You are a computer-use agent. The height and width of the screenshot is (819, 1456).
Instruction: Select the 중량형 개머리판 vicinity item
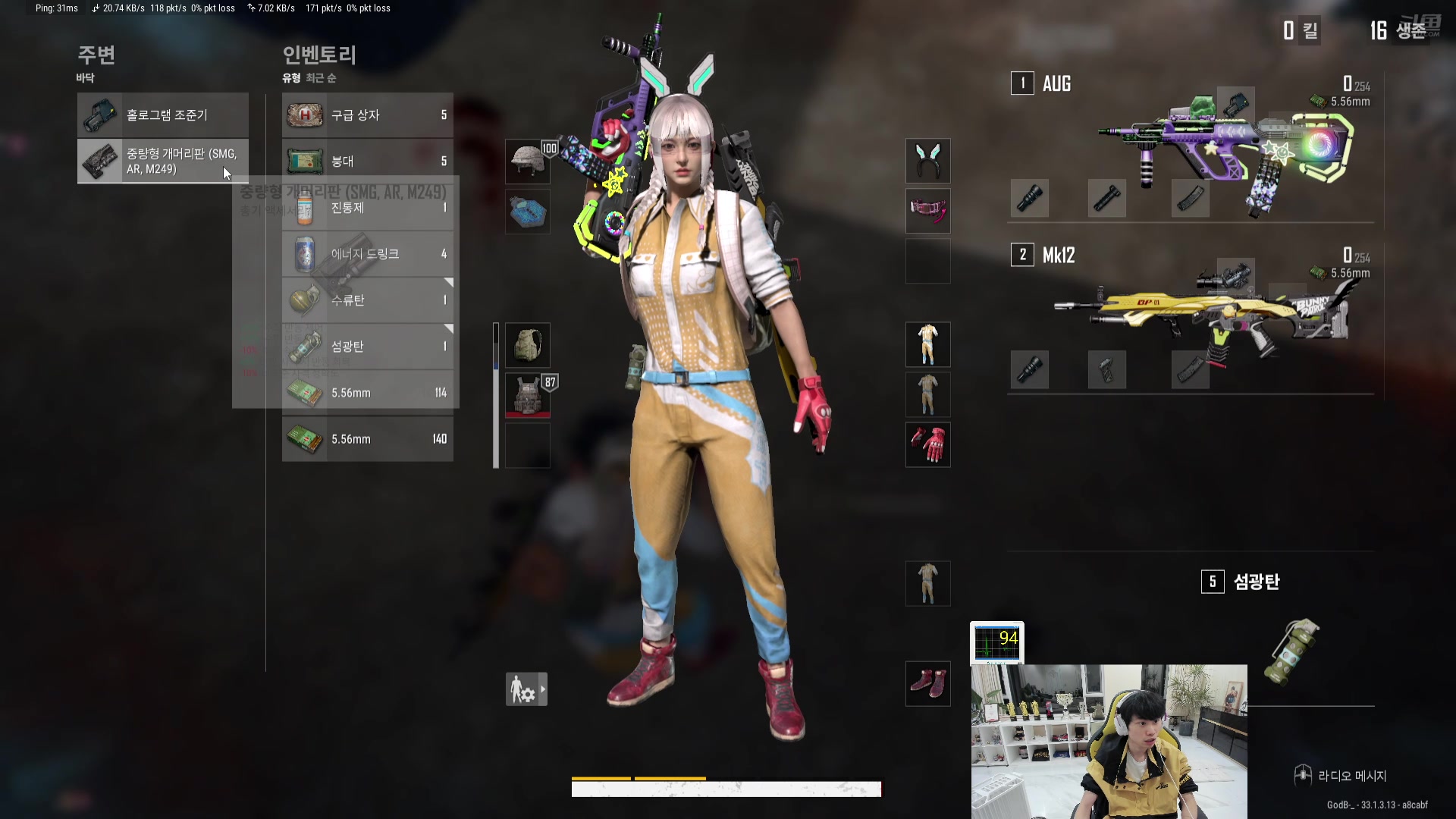162,161
